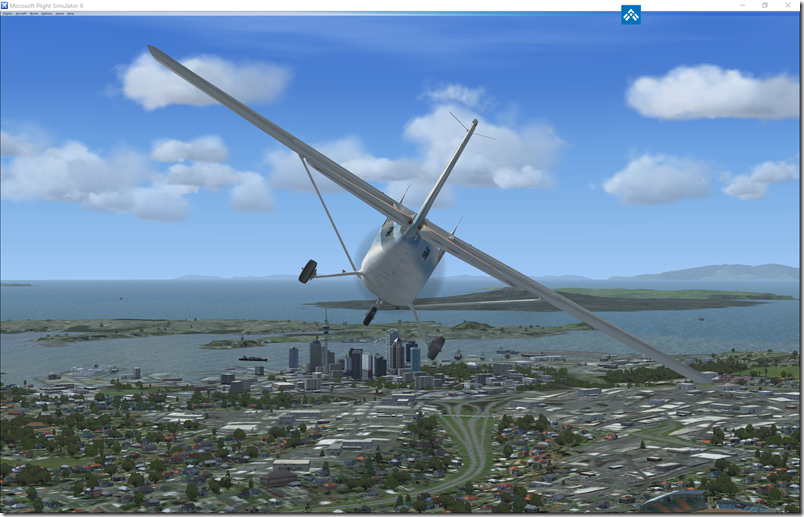The height and width of the screenshot is (517, 804).
Task: Open the Options menu
Action: 47,14
